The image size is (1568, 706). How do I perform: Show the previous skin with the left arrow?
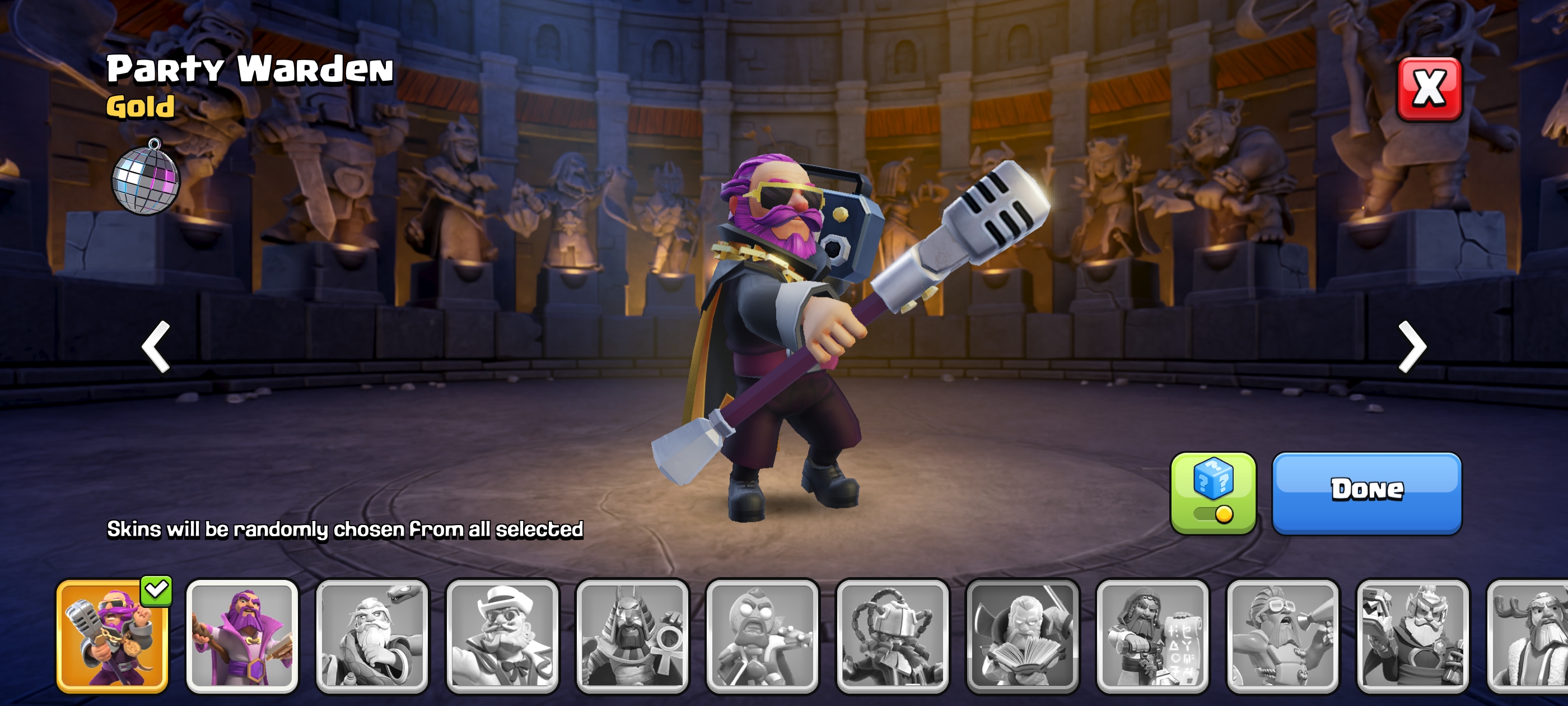(x=156, y=346)
